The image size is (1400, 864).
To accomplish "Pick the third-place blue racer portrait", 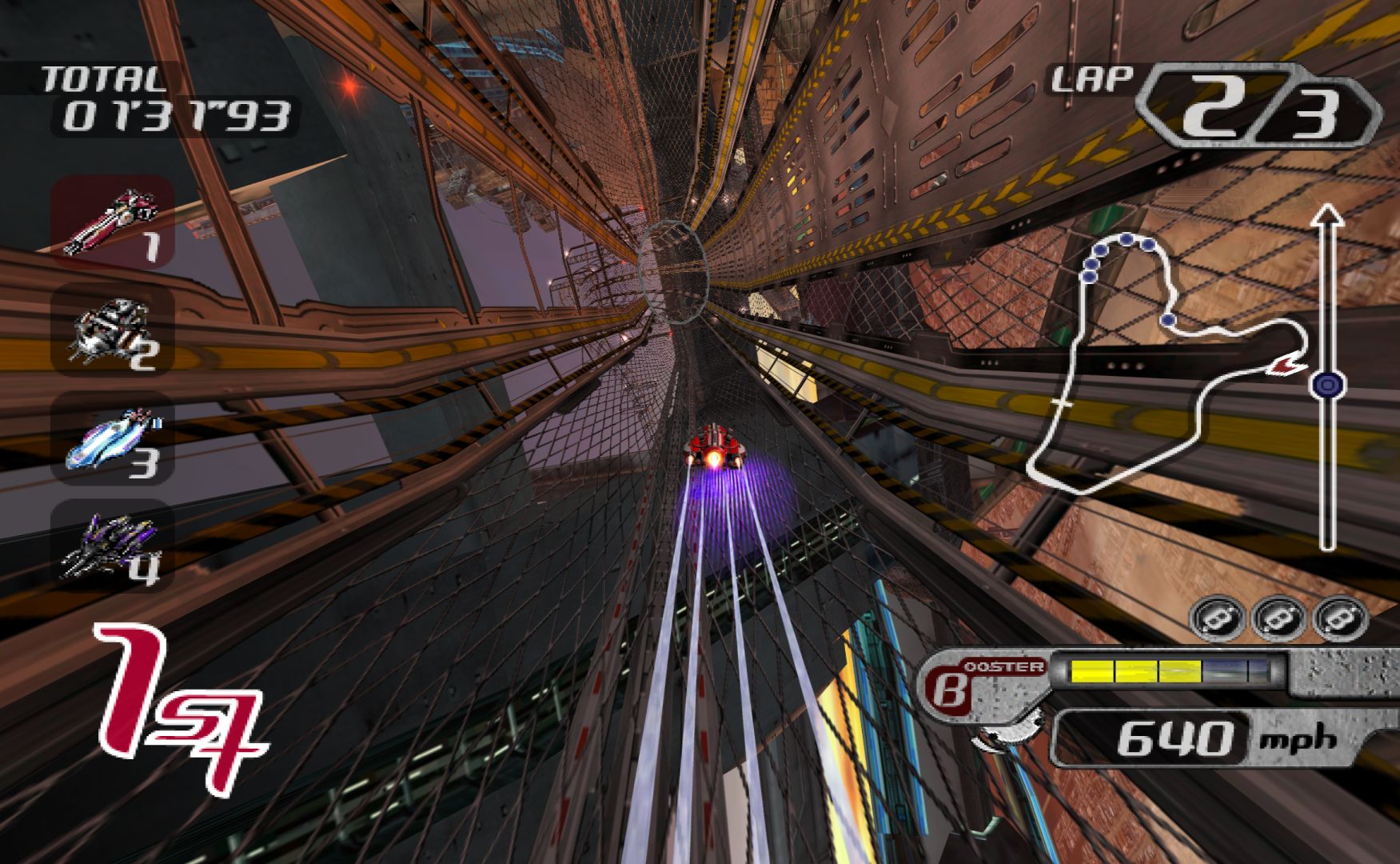I will [x=112, y=438].
